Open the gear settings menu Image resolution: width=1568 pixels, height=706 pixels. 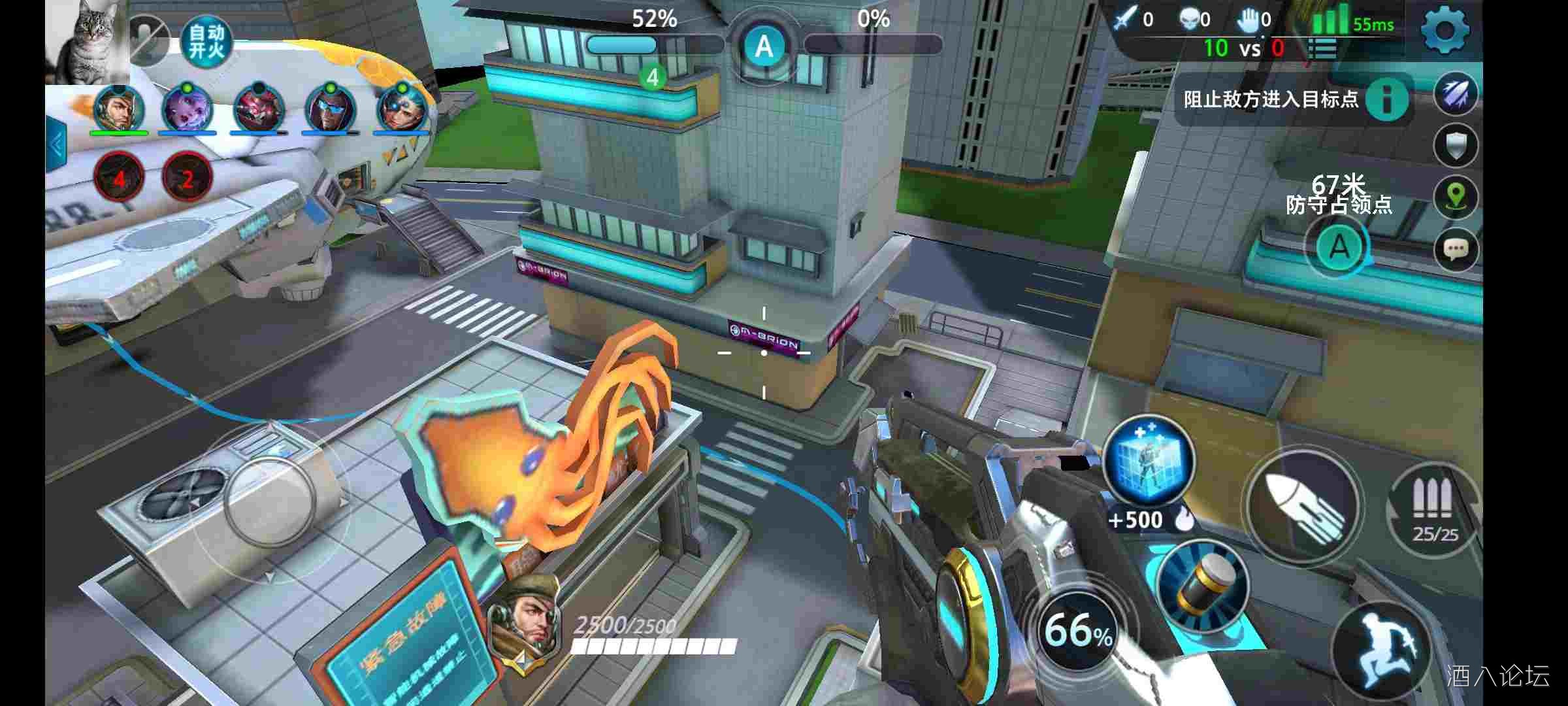click(x=1445, y=29)
